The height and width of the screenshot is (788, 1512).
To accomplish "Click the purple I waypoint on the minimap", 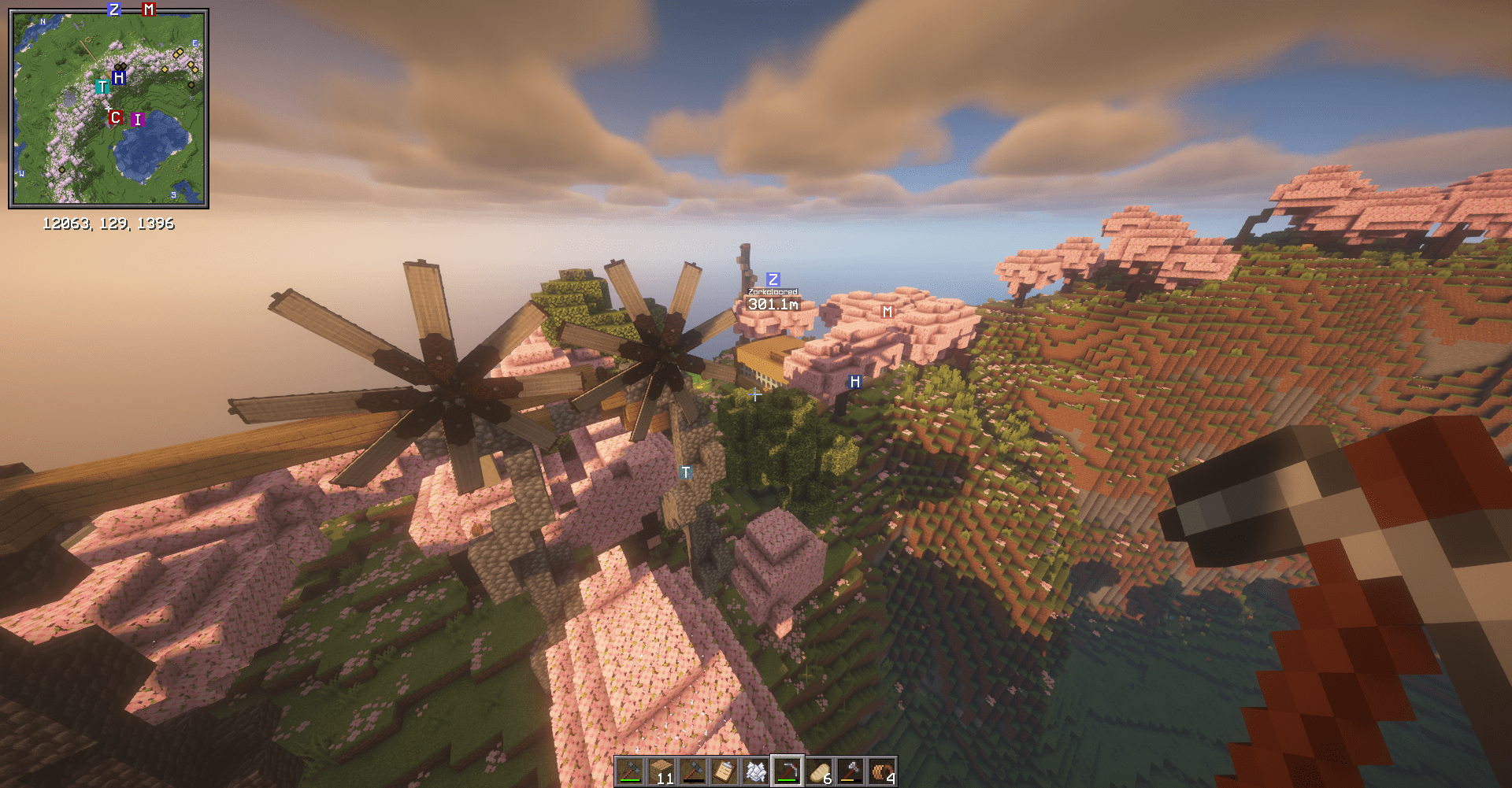I will pyautogui.click(x=137, y=120).
